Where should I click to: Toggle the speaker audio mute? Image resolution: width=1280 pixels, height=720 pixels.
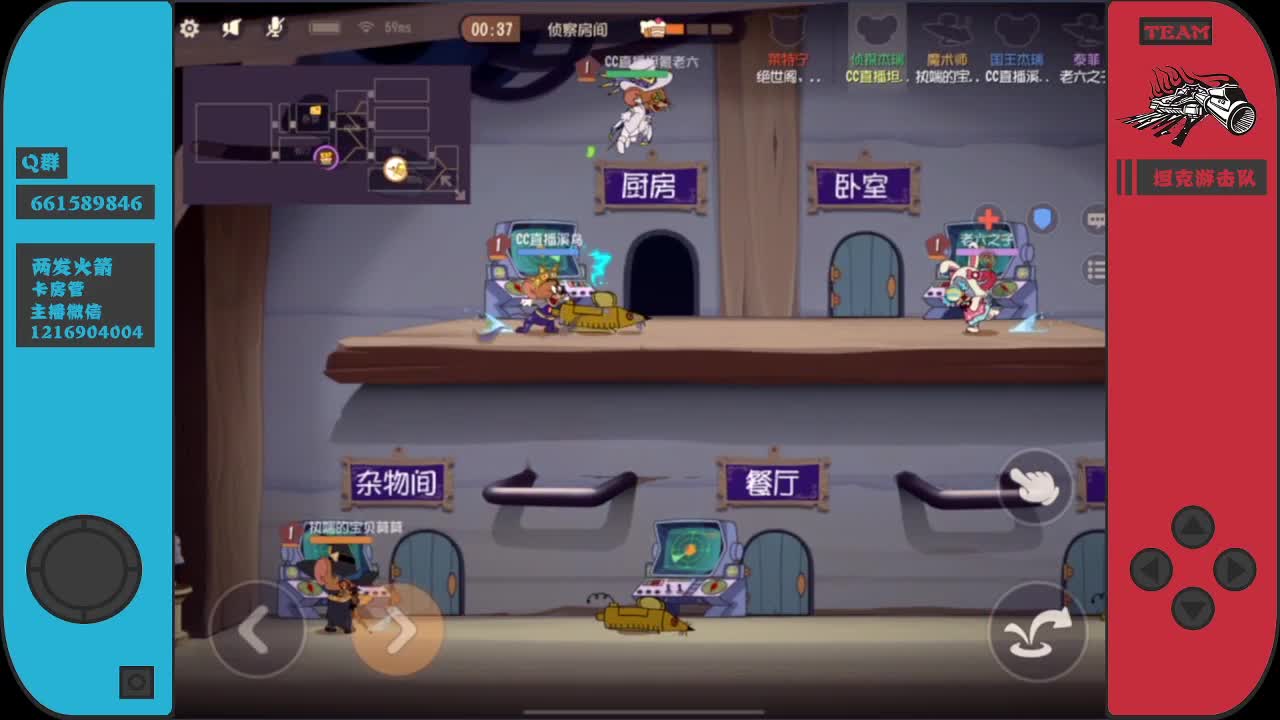click(x=232, y=28)
